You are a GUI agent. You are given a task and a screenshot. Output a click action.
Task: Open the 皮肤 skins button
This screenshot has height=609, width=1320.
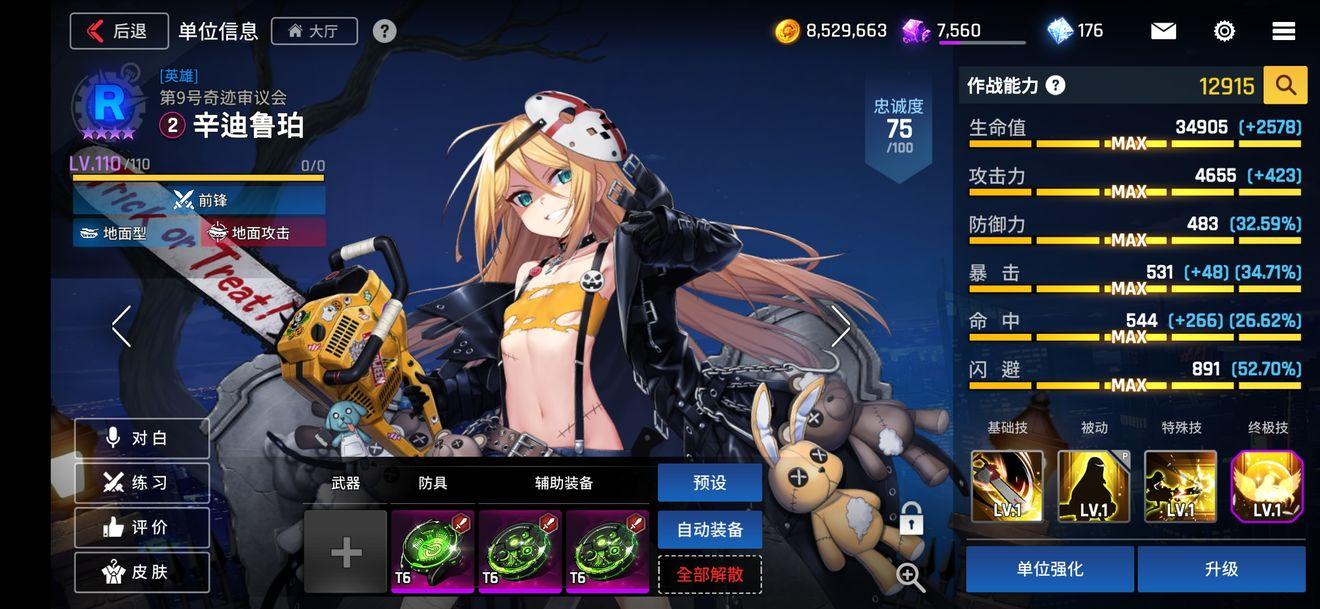coord(141,572)
